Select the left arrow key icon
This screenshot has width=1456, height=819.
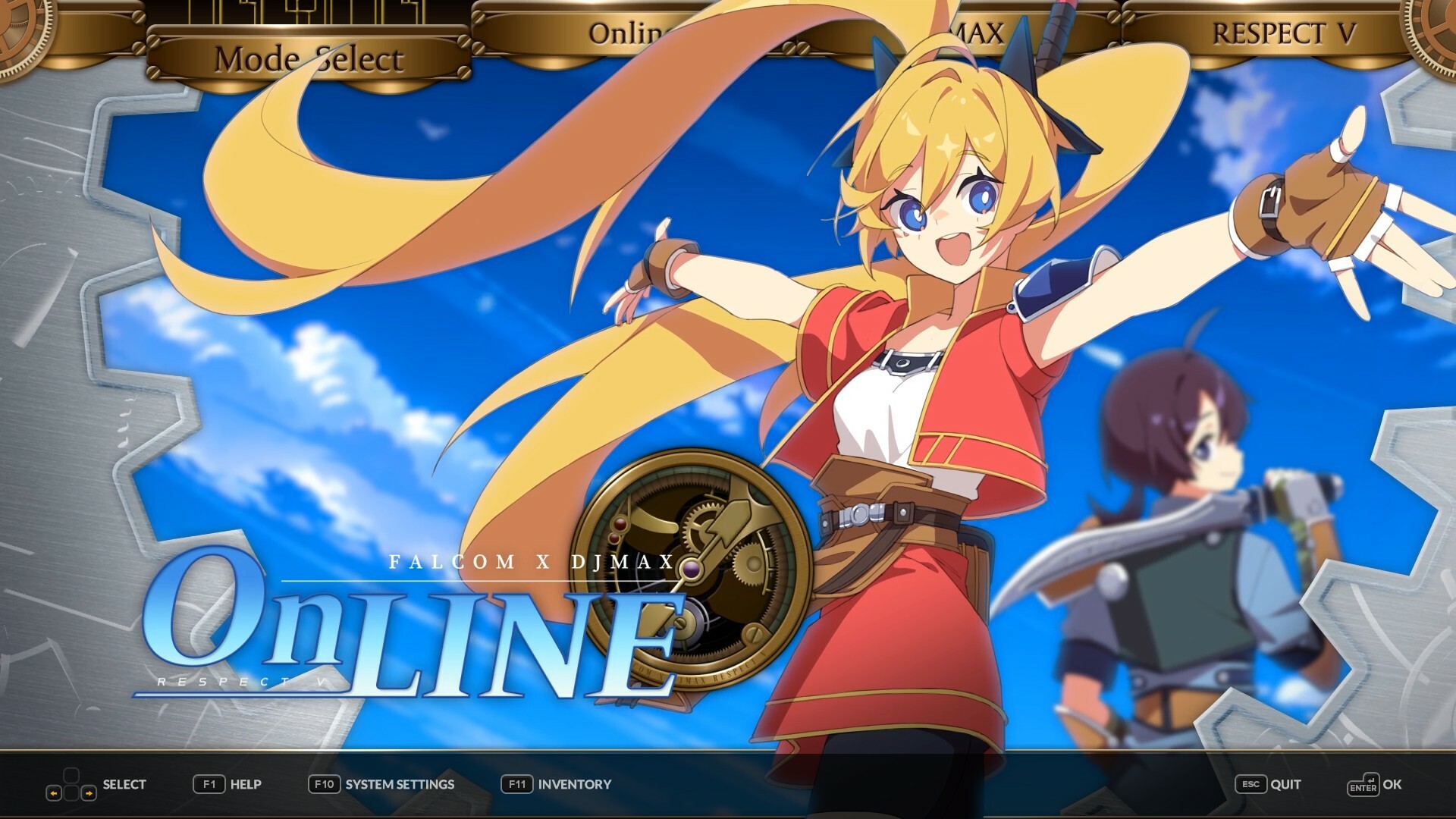[x=55, y=793]
